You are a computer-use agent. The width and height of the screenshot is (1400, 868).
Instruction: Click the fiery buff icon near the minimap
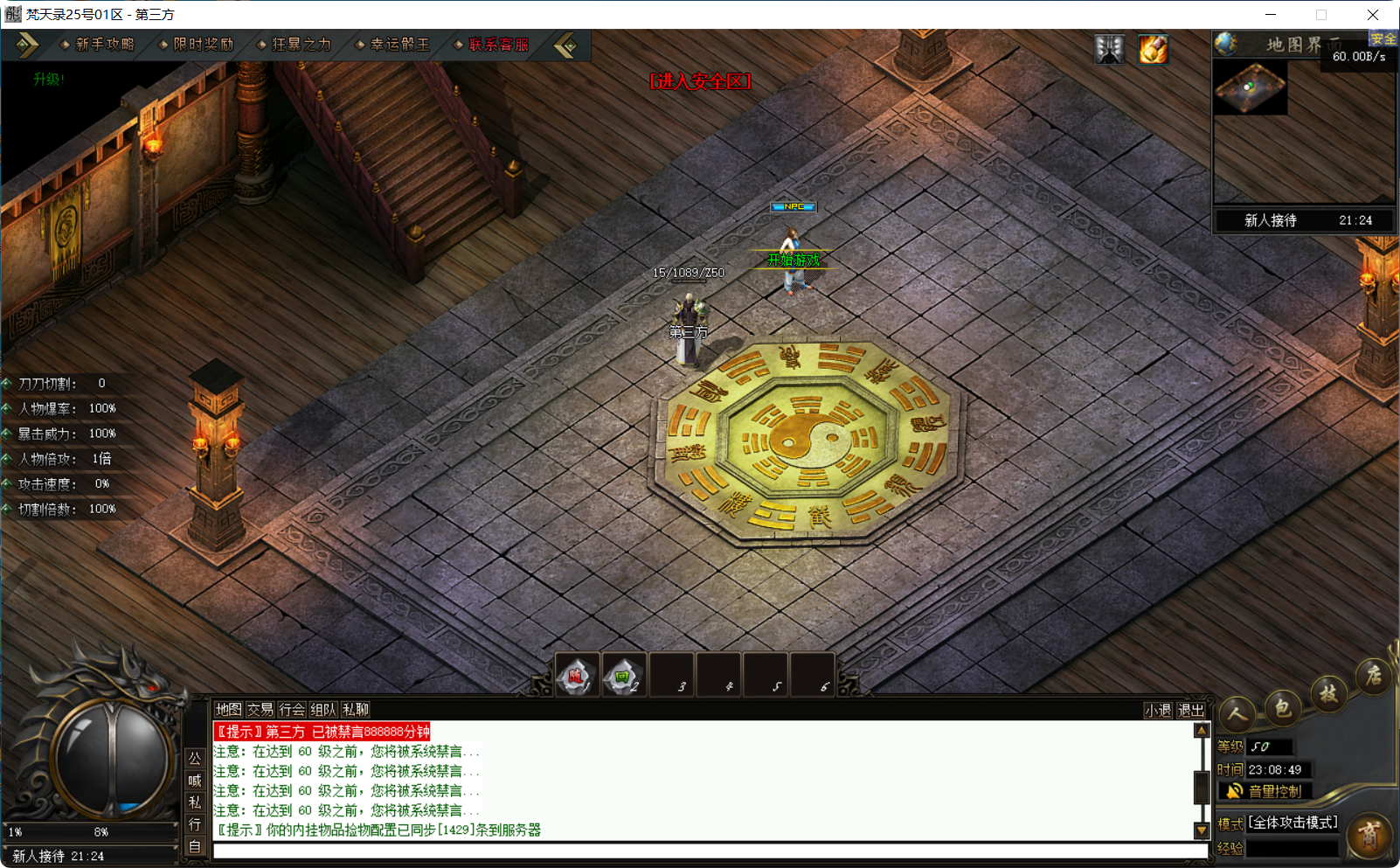click(1154, 50)
